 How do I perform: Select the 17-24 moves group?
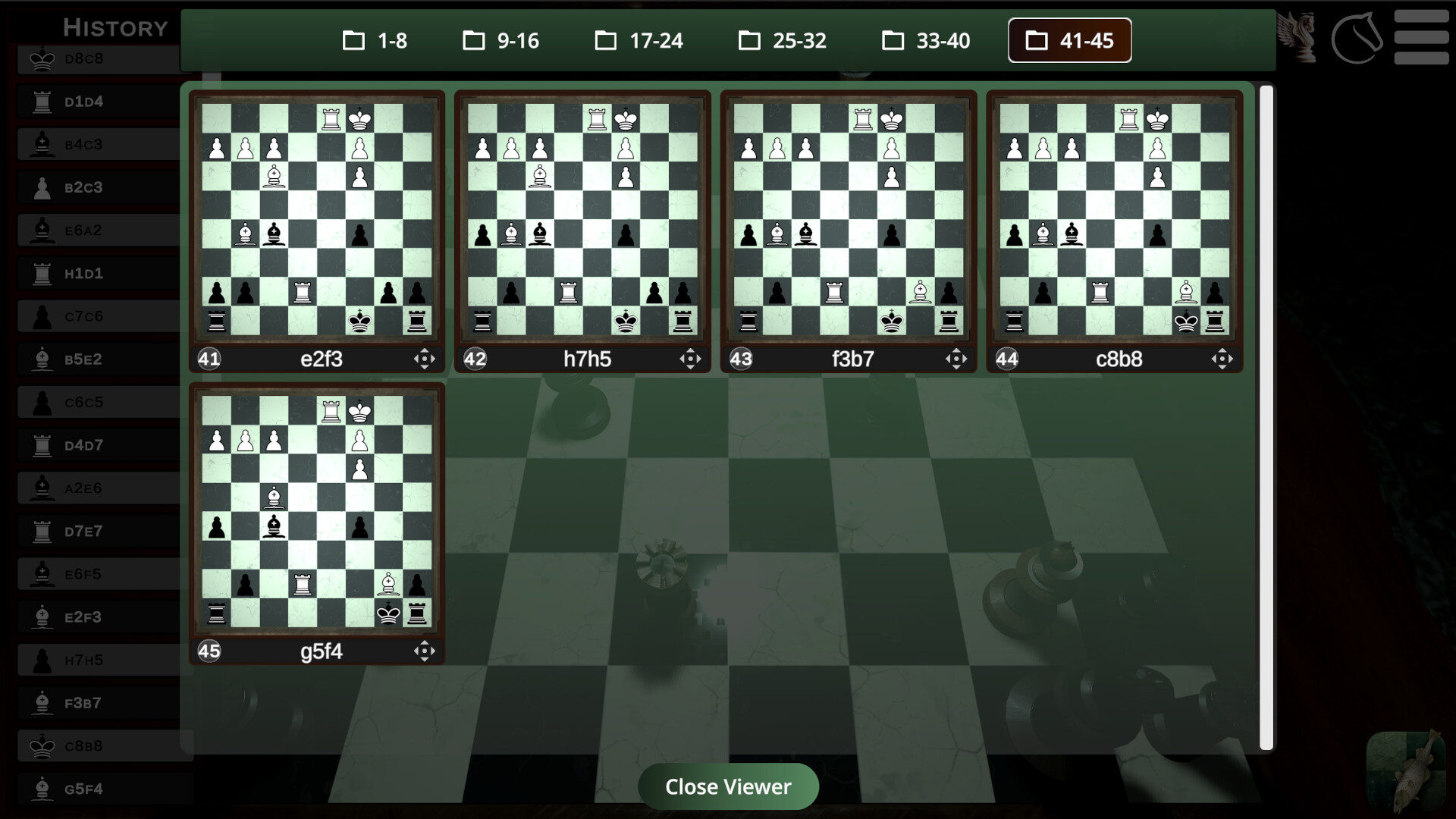coord(639,41)
